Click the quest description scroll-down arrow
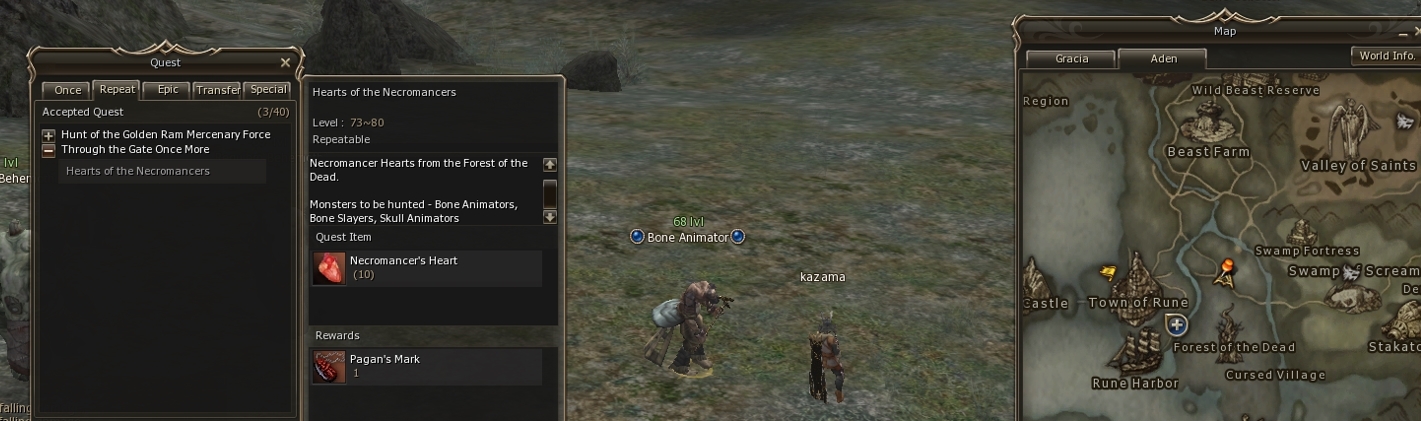 [x=549, y=216]
